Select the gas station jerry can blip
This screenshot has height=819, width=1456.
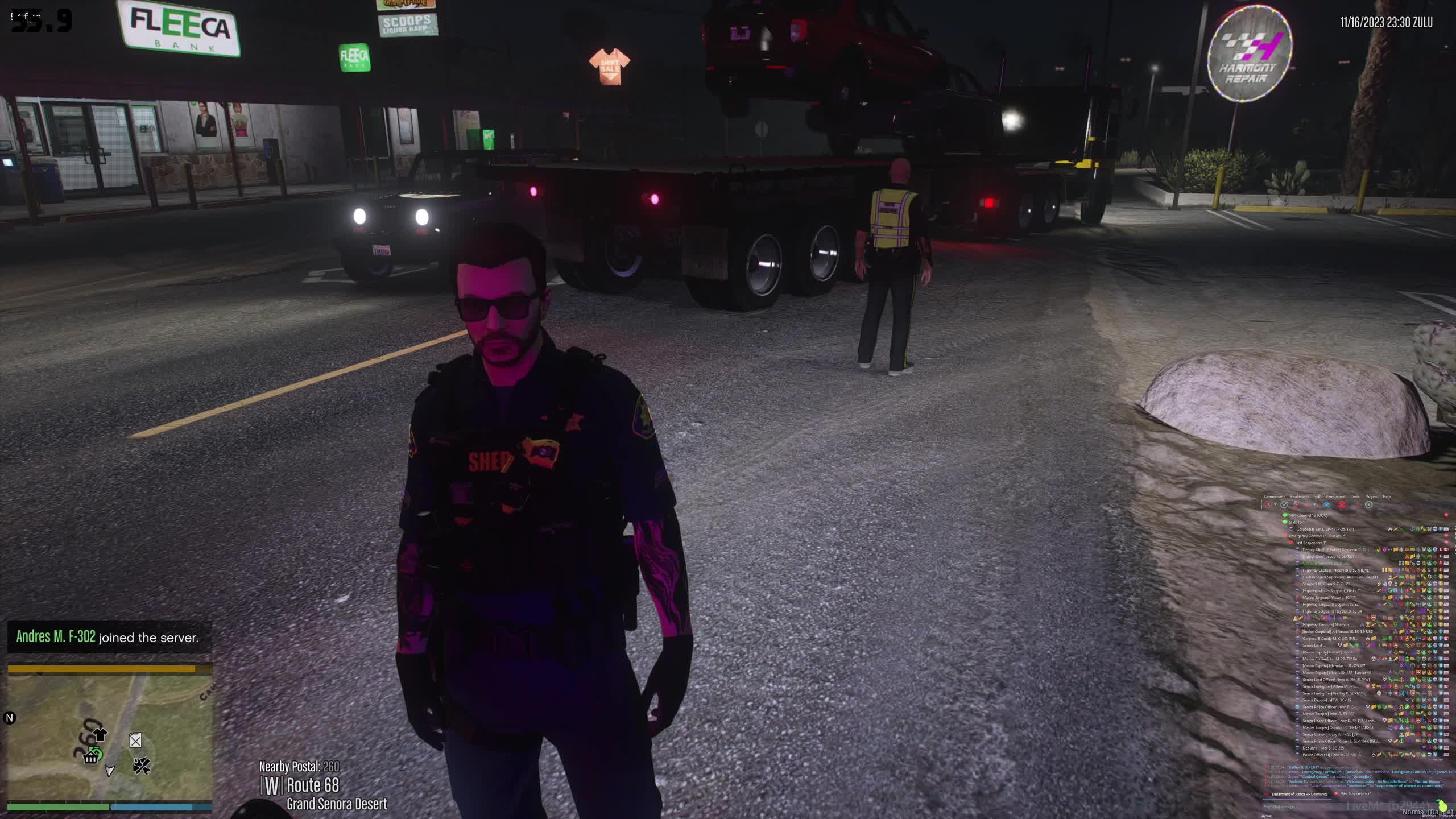click(135, 741)
